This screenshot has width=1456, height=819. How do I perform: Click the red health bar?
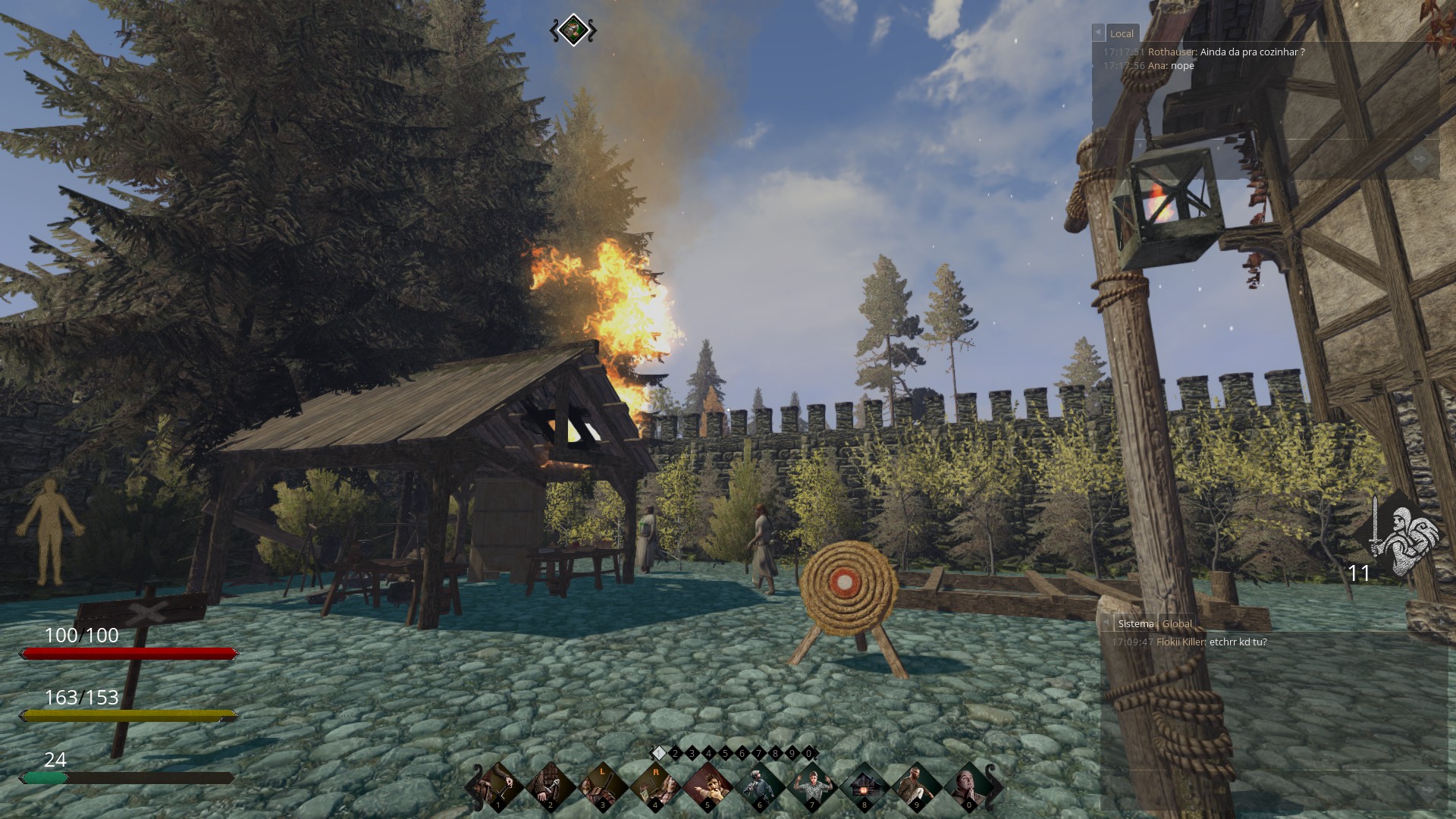point(129,653)
